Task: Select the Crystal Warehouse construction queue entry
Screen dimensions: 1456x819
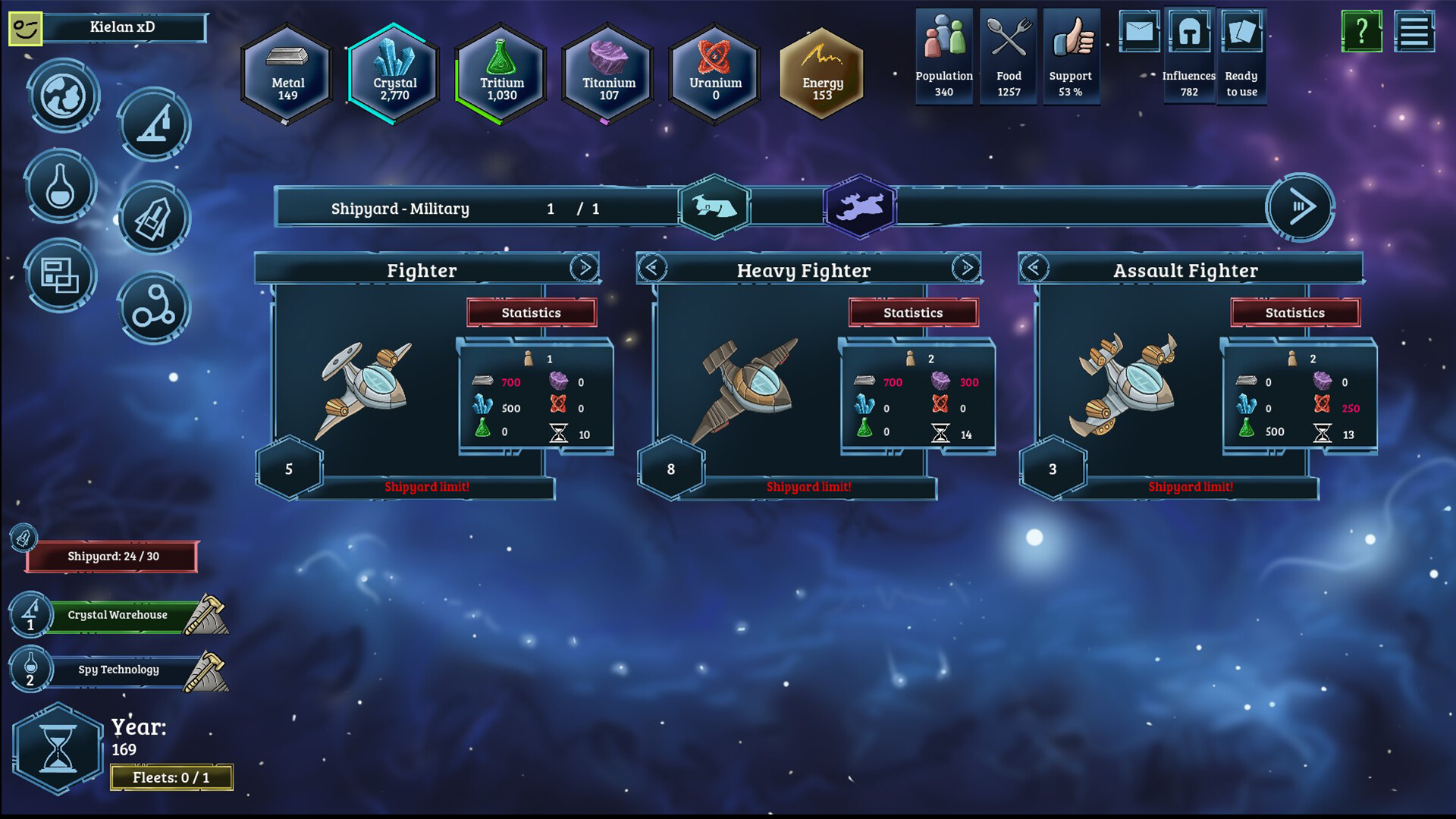Action: (118, 615)
